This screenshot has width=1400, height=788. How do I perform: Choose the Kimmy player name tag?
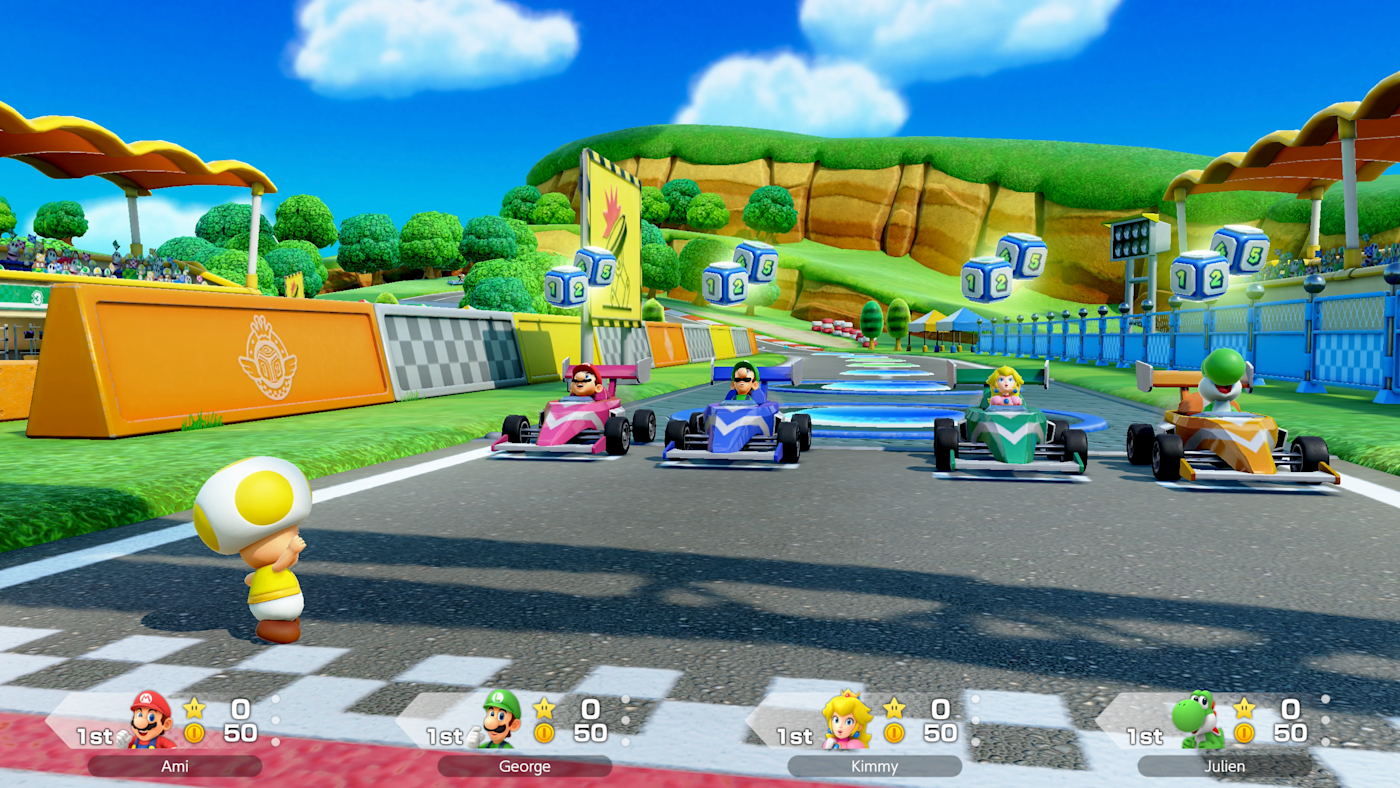pos(875,767)
